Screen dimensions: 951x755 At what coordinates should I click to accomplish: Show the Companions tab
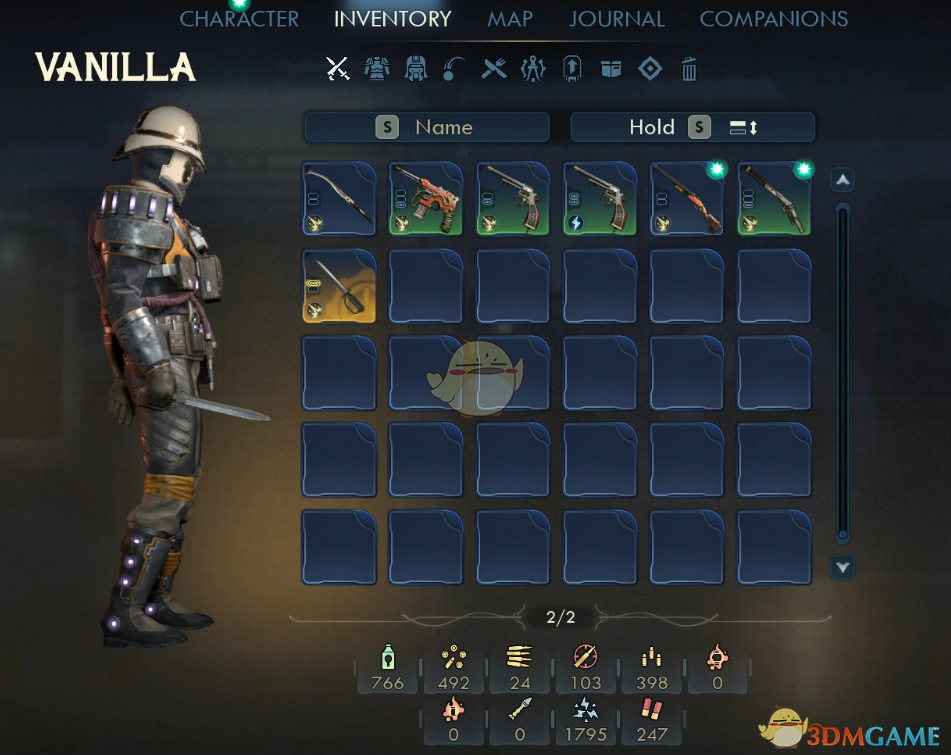(x=773, y=19)
